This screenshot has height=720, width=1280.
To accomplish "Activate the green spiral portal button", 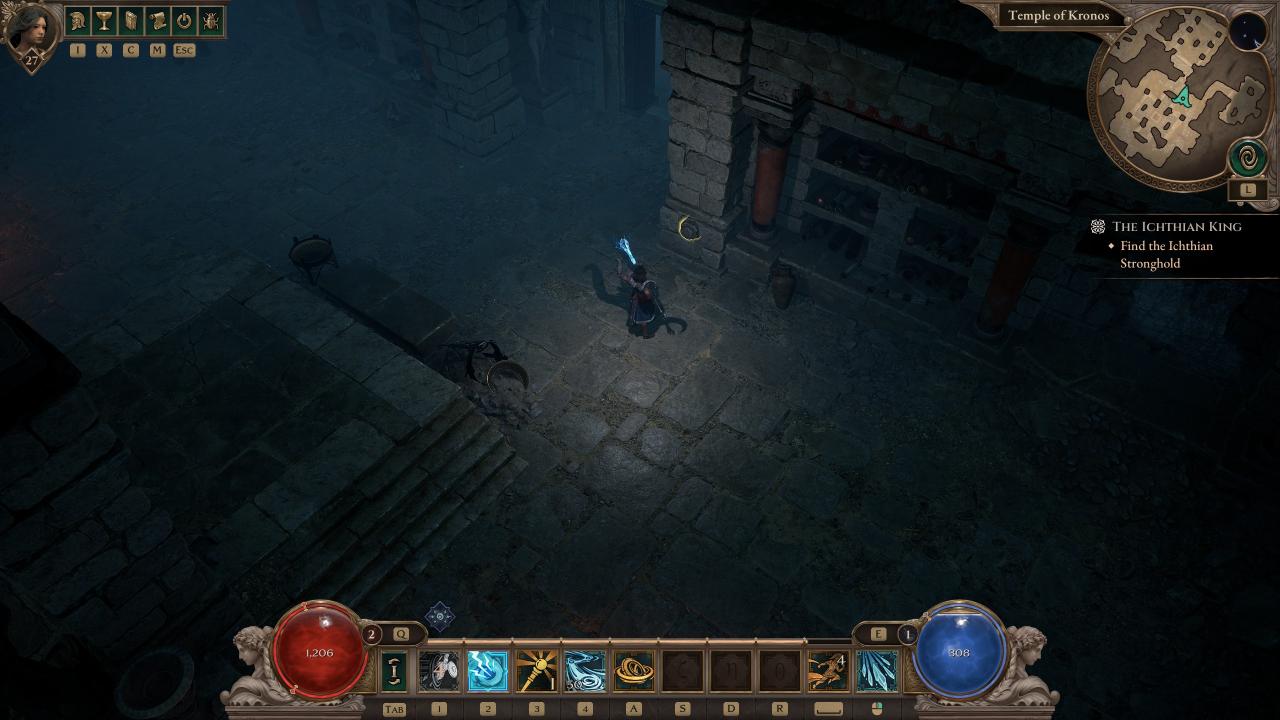I will [1247, 158].
